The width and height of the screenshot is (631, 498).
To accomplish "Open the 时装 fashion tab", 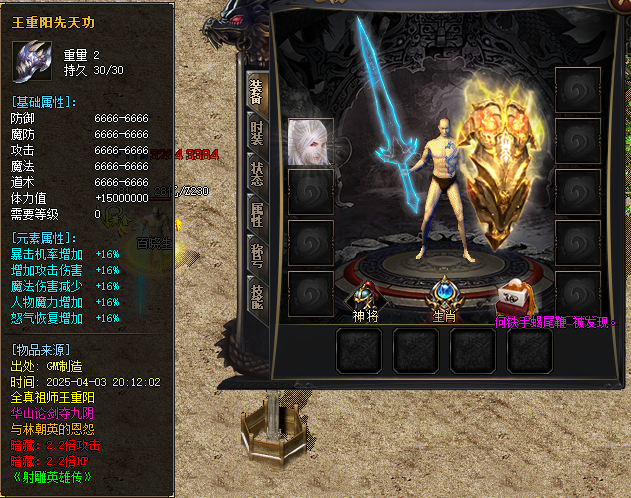I will pyautogui.click(x=256, y=131).
